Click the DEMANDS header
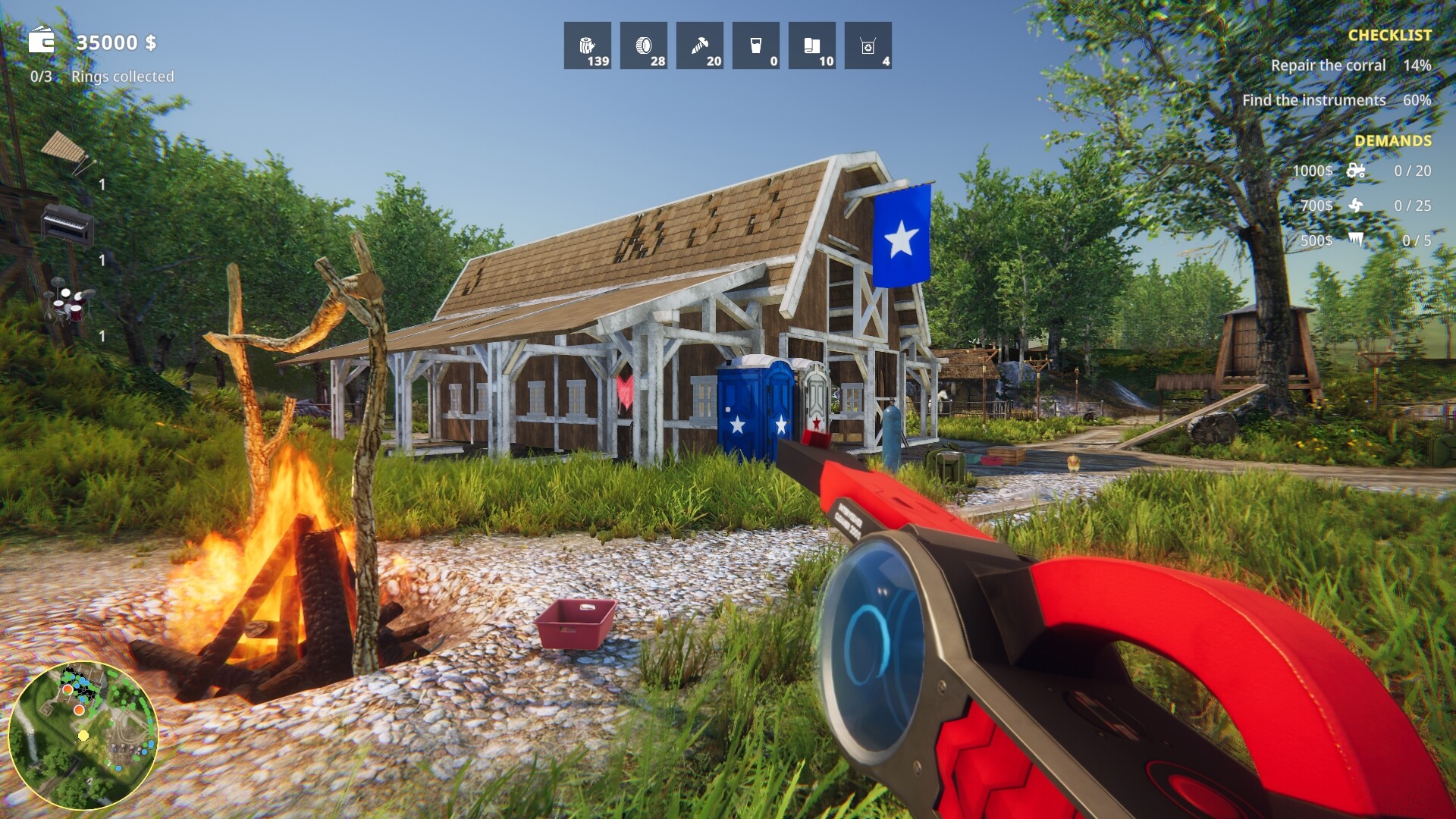The width and height of the screenshot is (1456, 819). click(1393, 140)
